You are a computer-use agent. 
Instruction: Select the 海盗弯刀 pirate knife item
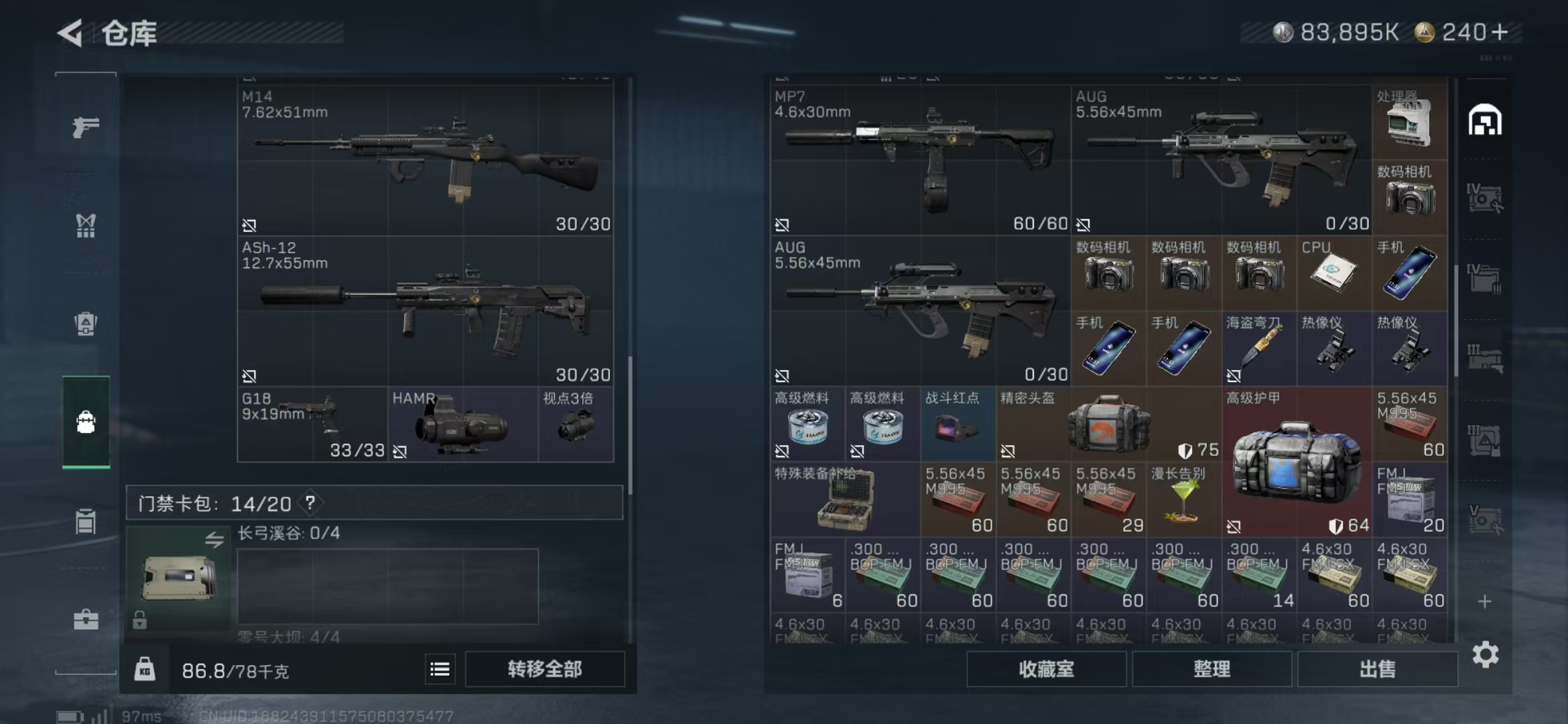tap(1258, 350)
